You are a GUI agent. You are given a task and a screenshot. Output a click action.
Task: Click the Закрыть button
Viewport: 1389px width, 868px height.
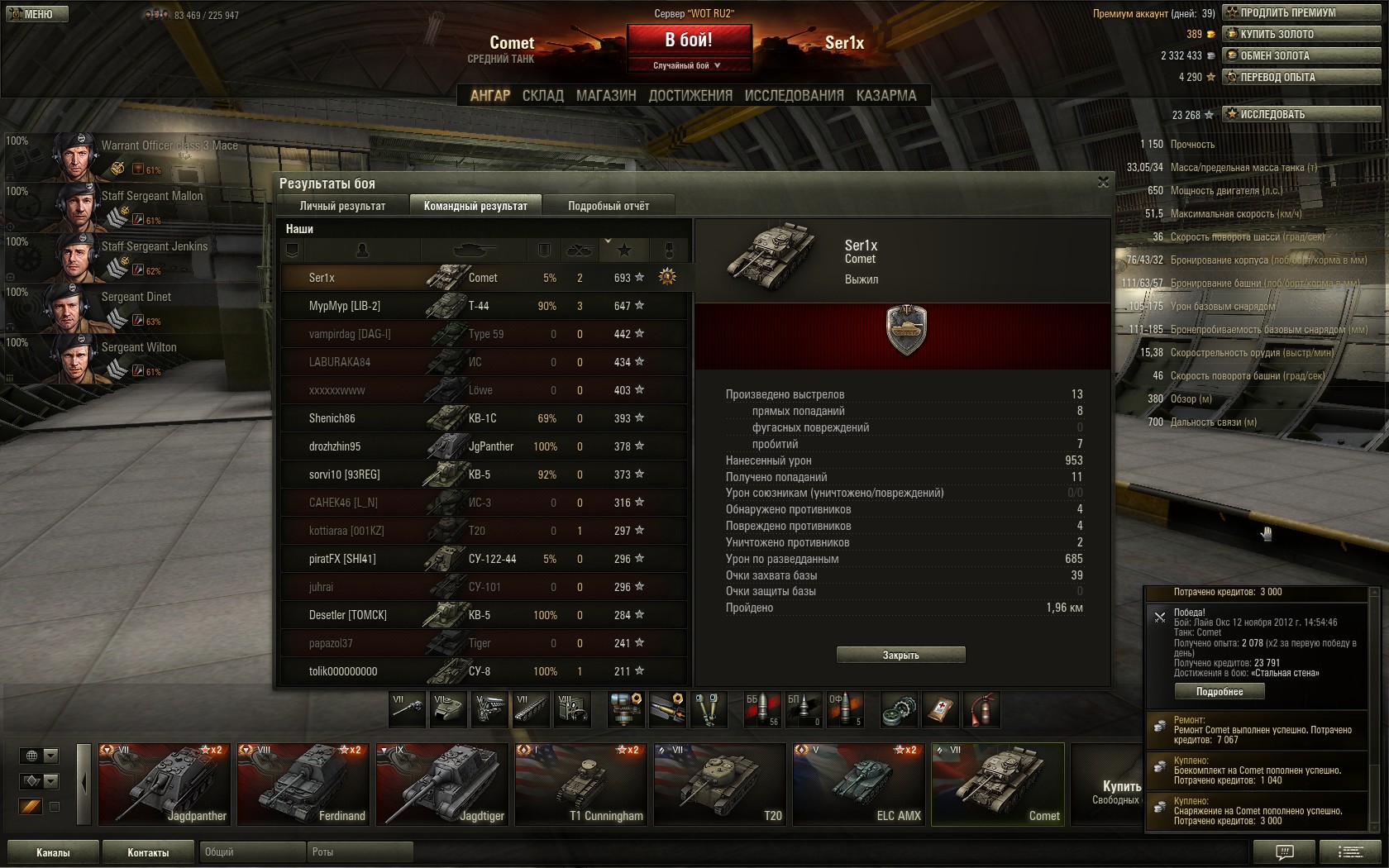pos(900,655)
